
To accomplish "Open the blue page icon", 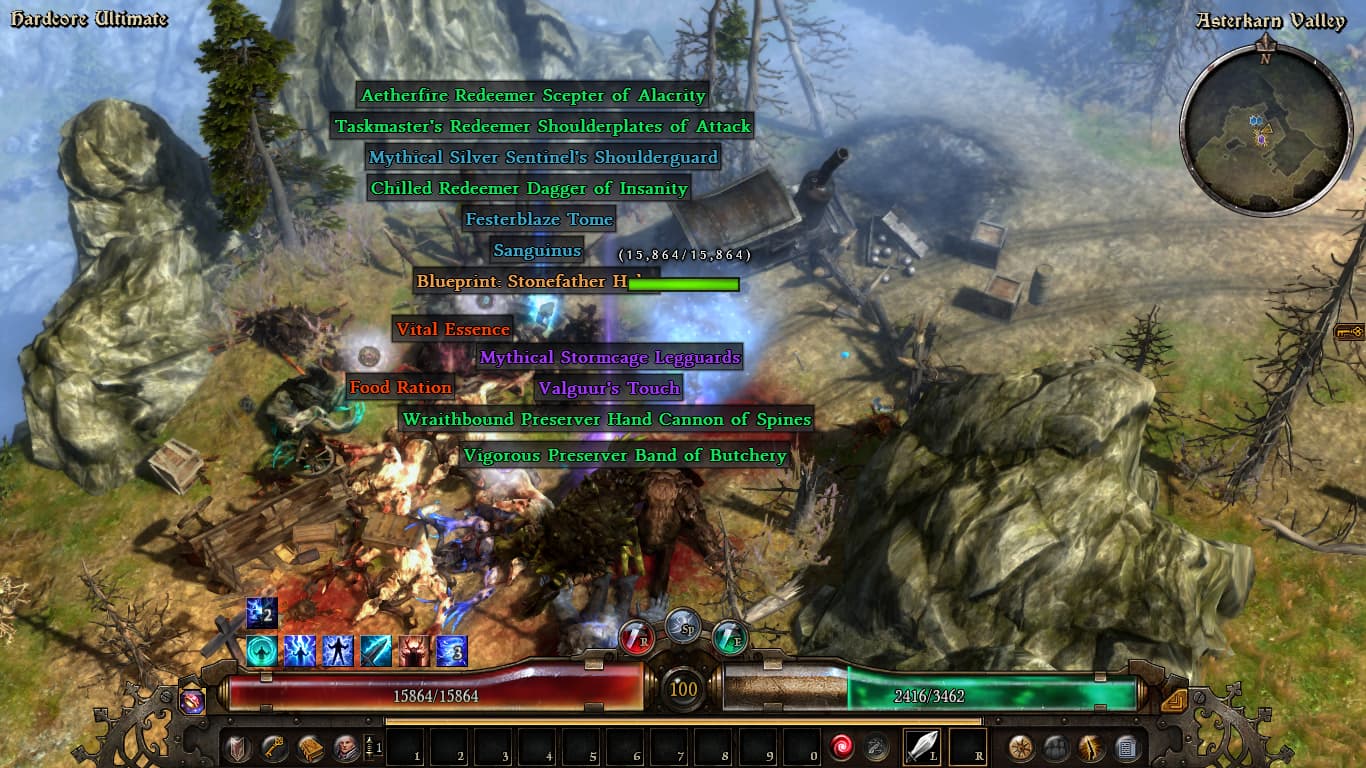I will [x=1126, y=747].
